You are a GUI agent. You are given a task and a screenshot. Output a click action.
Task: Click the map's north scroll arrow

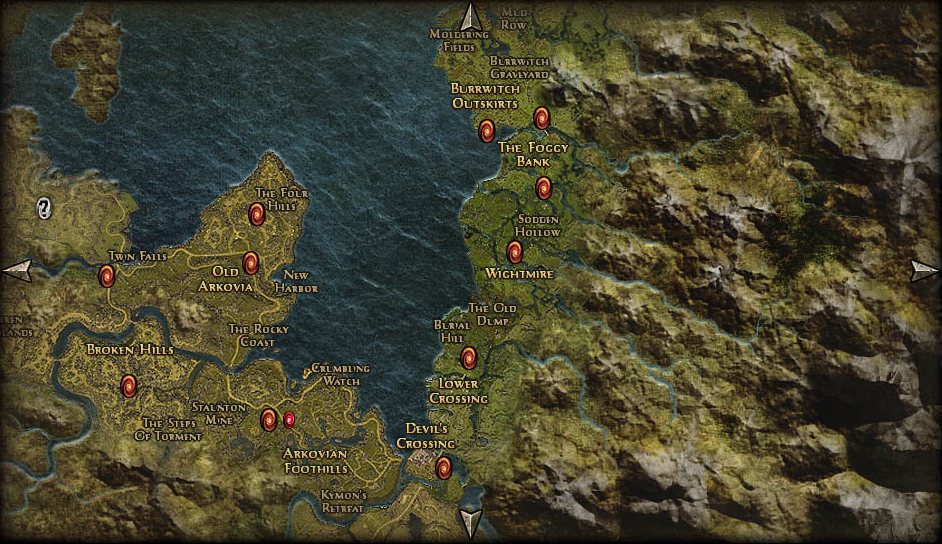(x=470, y=16)
